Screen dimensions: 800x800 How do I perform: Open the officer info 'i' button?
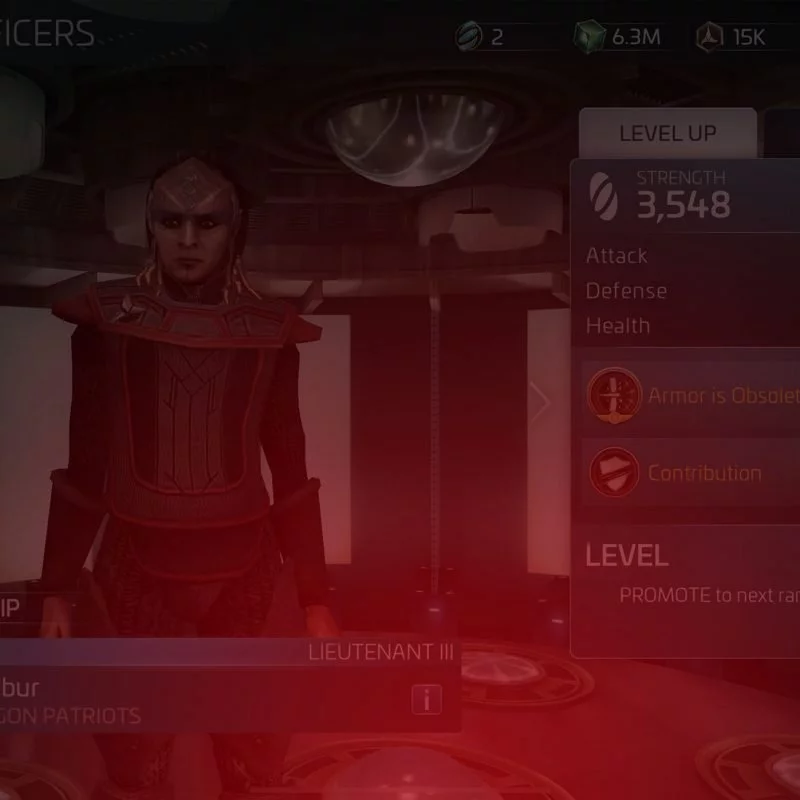click(x=427, y=699)
